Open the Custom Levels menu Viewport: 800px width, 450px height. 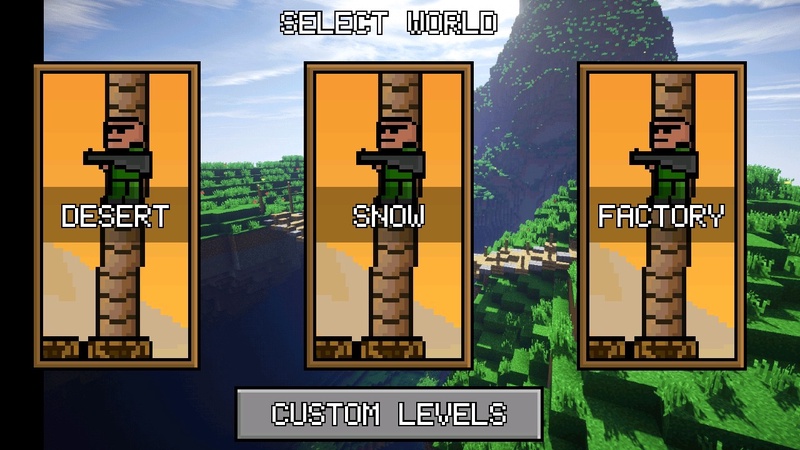(389, 413)
